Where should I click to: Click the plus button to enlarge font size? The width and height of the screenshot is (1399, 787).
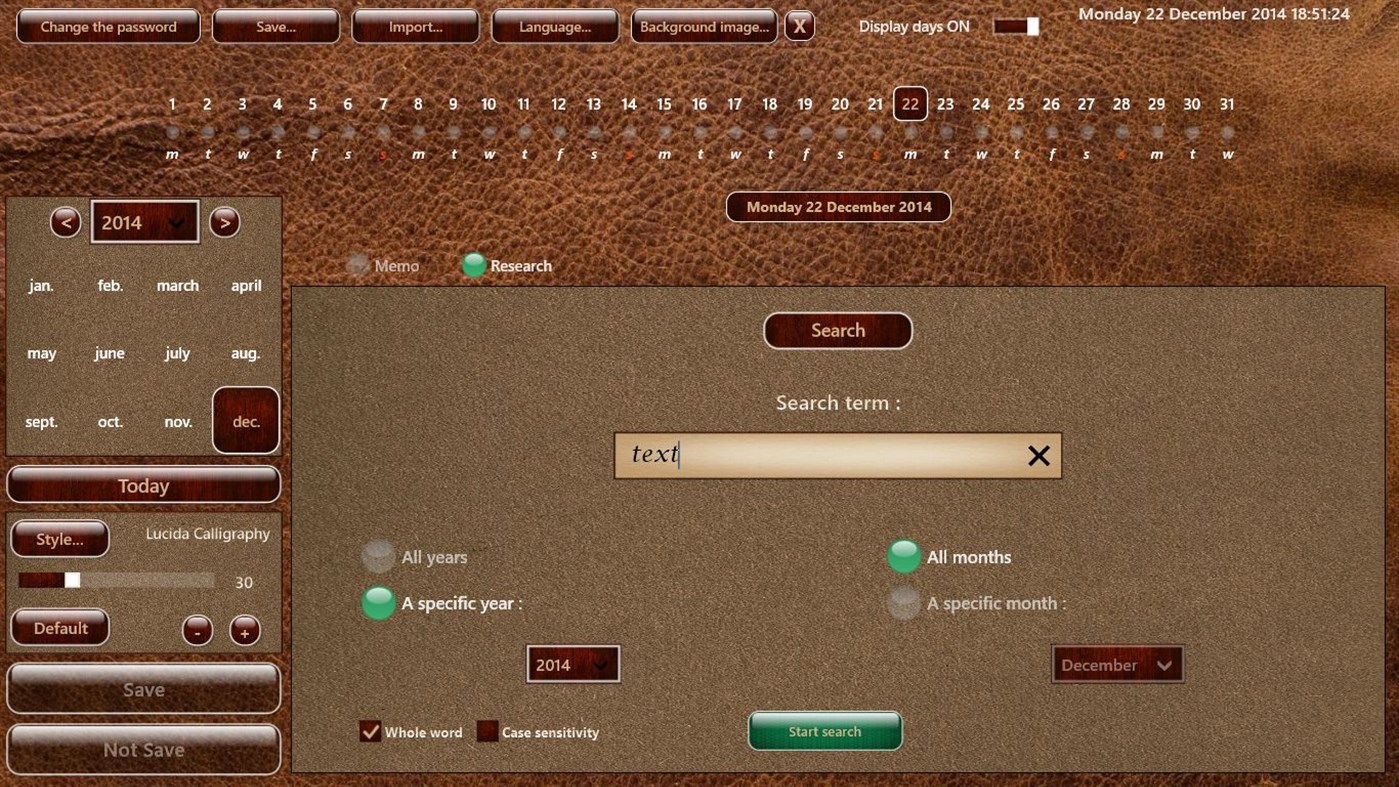pos(244,630)
